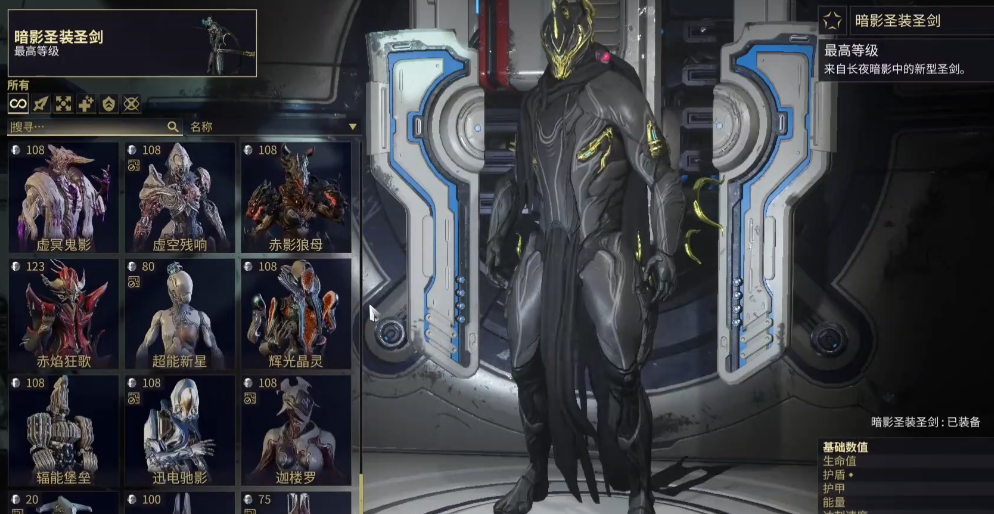Viewport: 994px width, 514px height.
Task: Pick the 赤影狼母 warframe tile
Action: coord(296,197)
